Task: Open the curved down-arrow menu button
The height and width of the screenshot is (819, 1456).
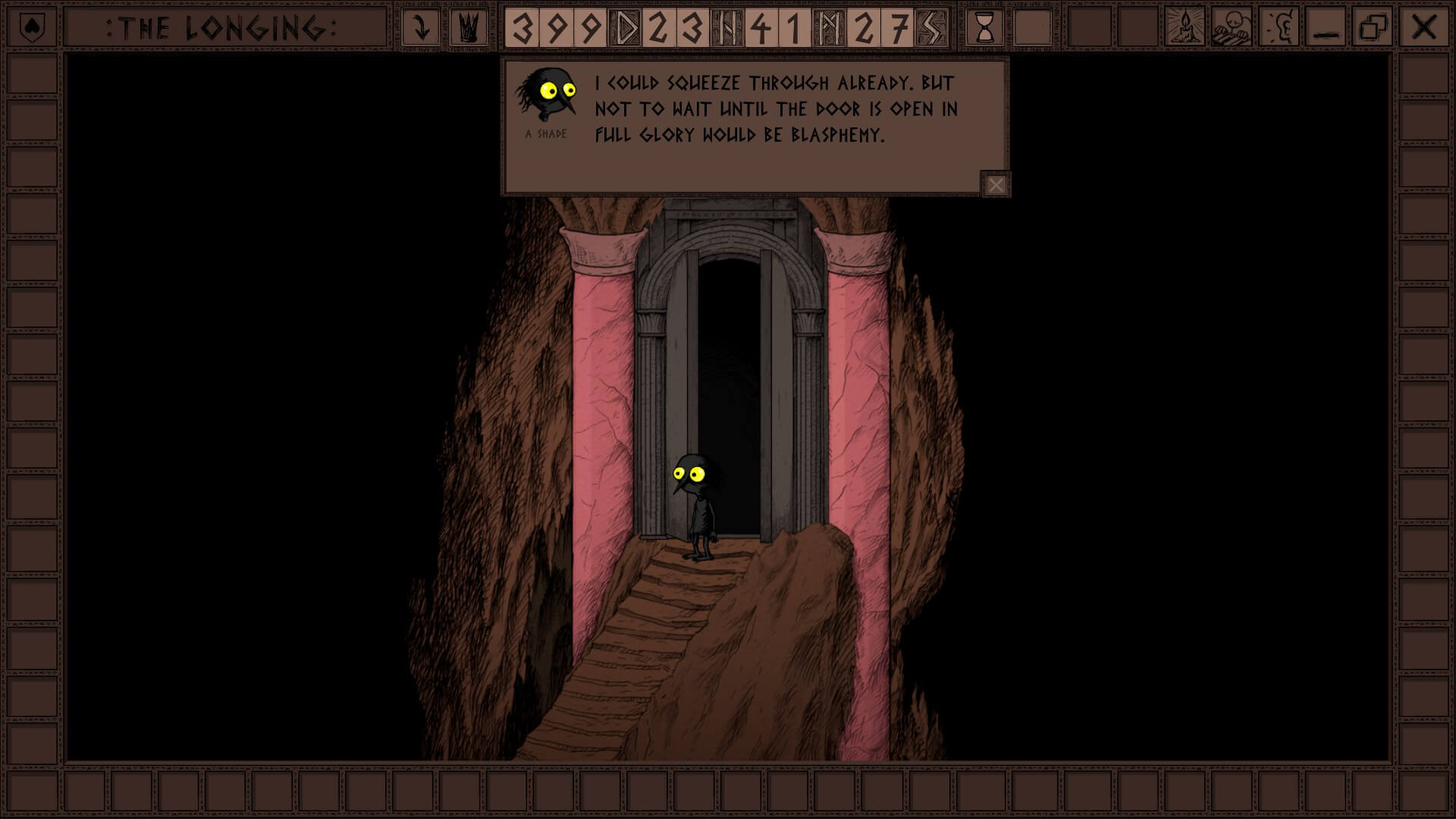Action: 421,28
